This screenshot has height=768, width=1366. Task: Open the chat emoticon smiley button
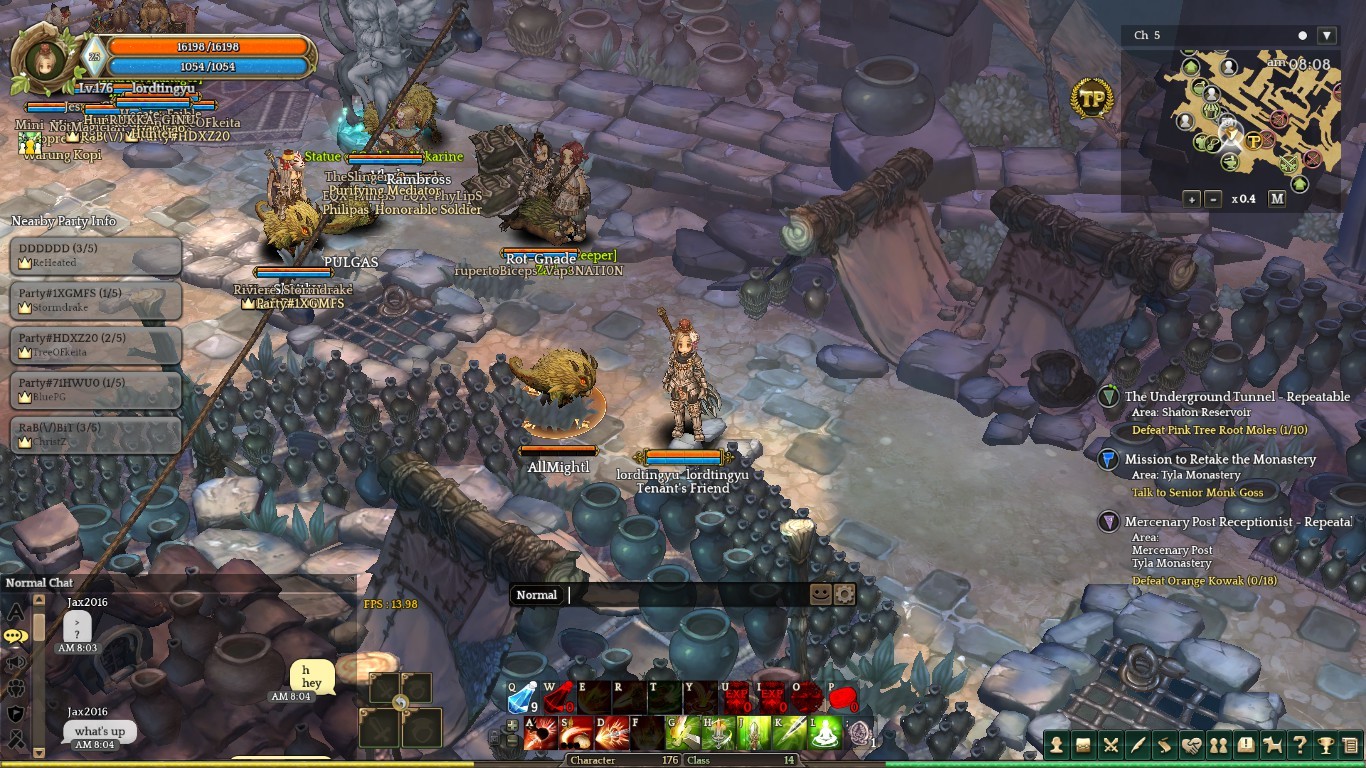[x=820, y=594]
